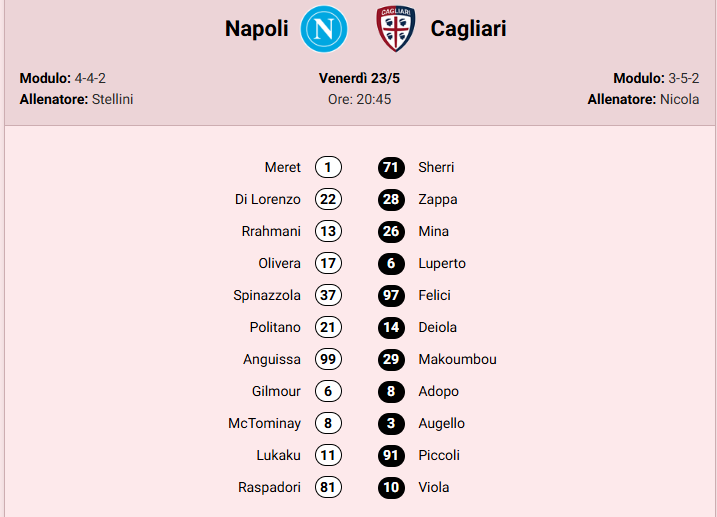The height and width of the screenshot is (517, 717).
Task: Choose Piccoli in Cagliari's lineup
Action: pyautogui.click(x=439, y=455)
